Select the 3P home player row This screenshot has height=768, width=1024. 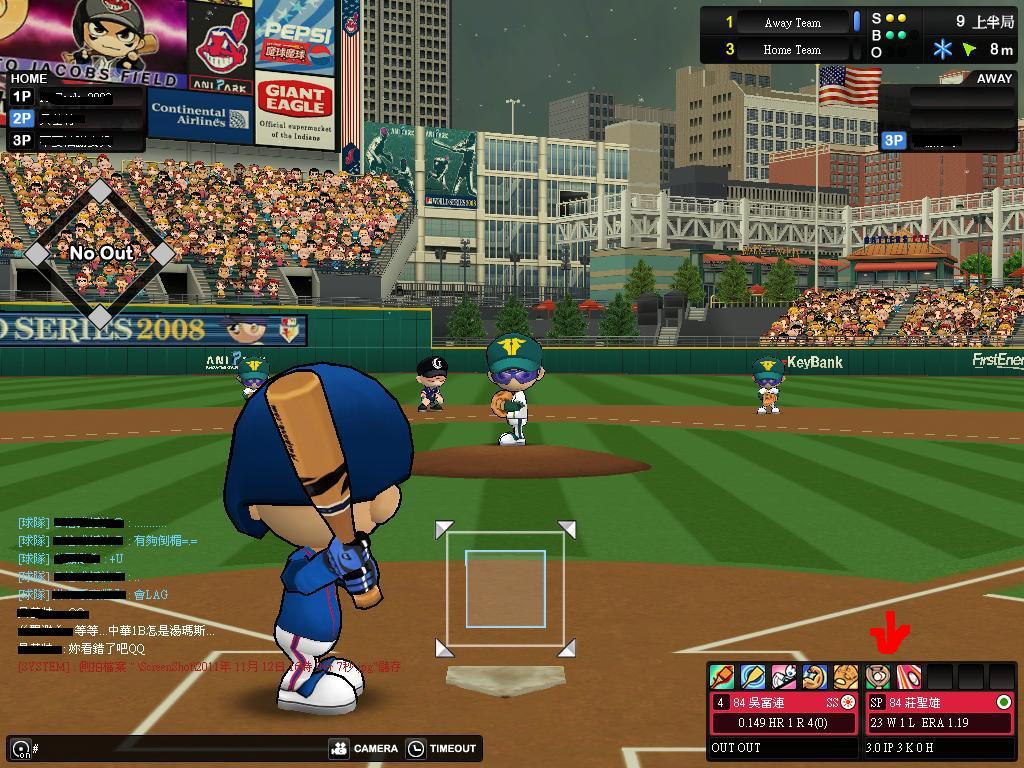point(76,140)
